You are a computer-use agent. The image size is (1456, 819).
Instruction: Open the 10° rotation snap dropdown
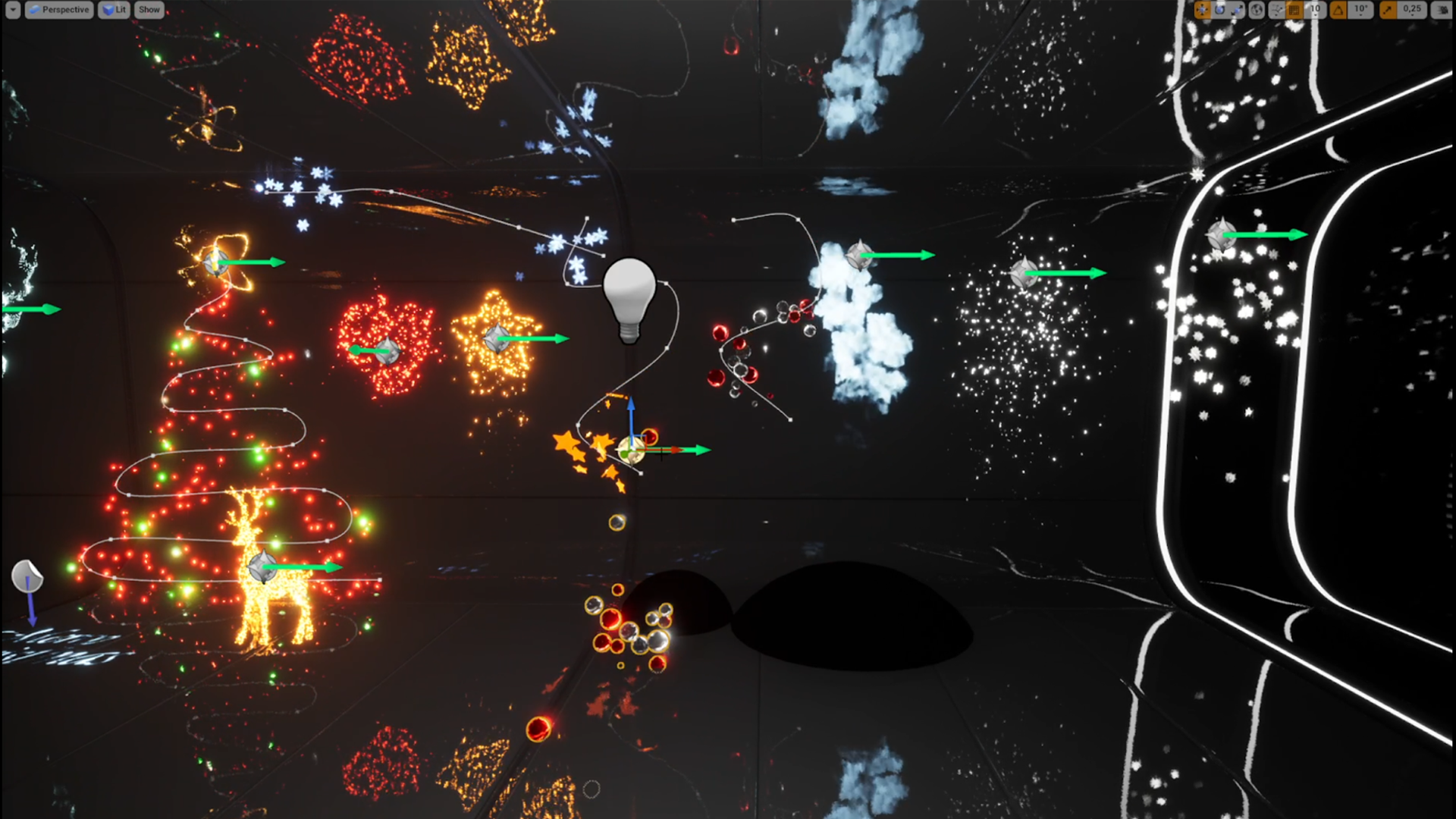(x=1361, y=10)
